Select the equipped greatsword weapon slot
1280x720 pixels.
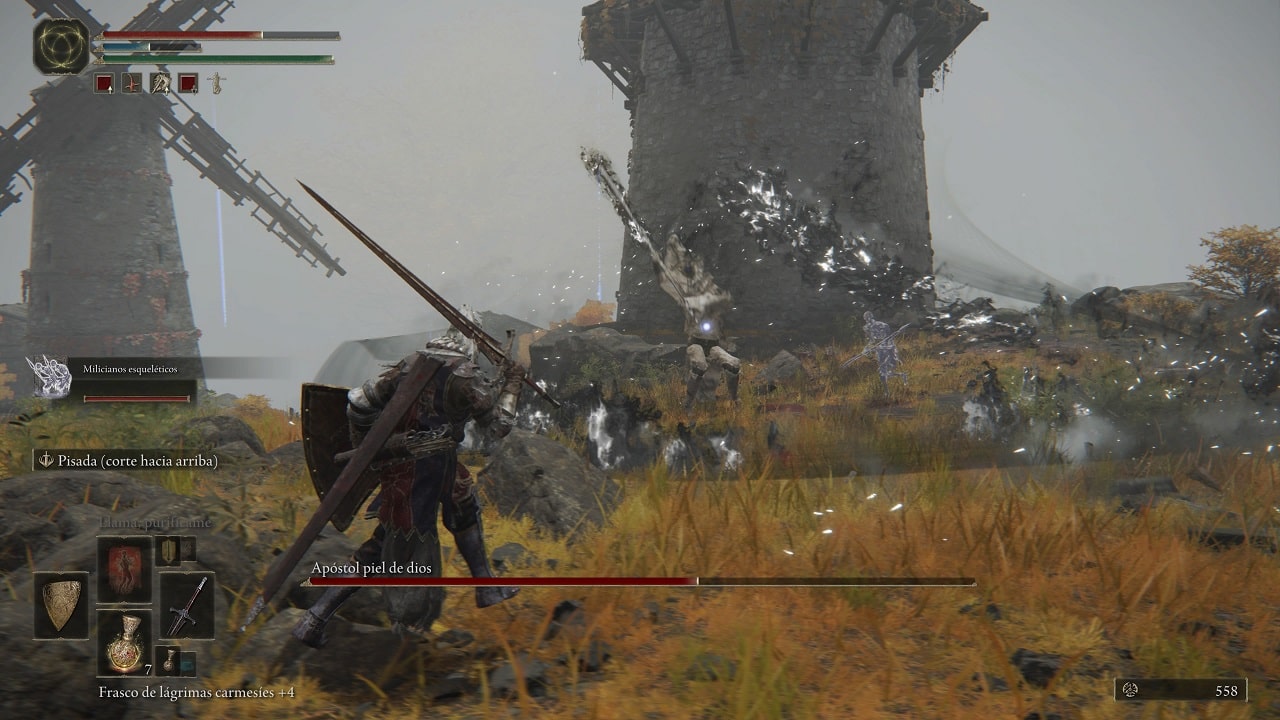pyautogui.click(x=187, y=606)
